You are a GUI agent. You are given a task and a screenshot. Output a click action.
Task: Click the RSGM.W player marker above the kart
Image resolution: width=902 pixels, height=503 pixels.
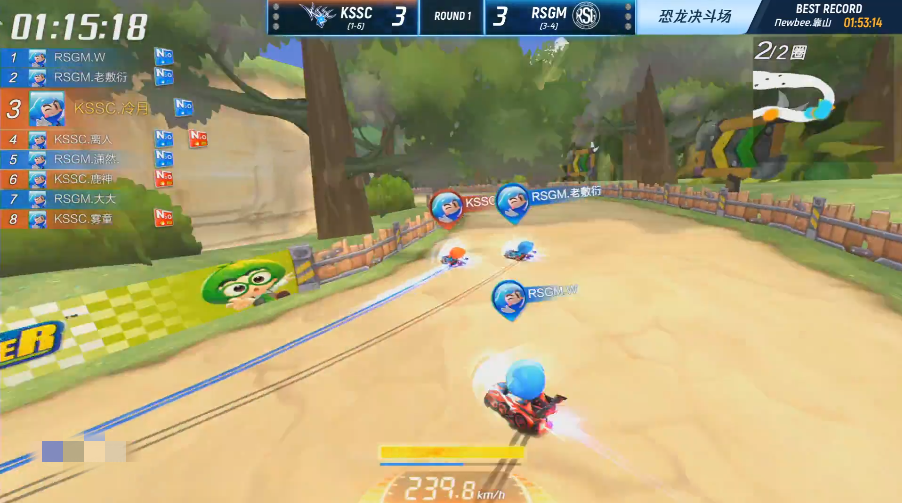[510, 297]
